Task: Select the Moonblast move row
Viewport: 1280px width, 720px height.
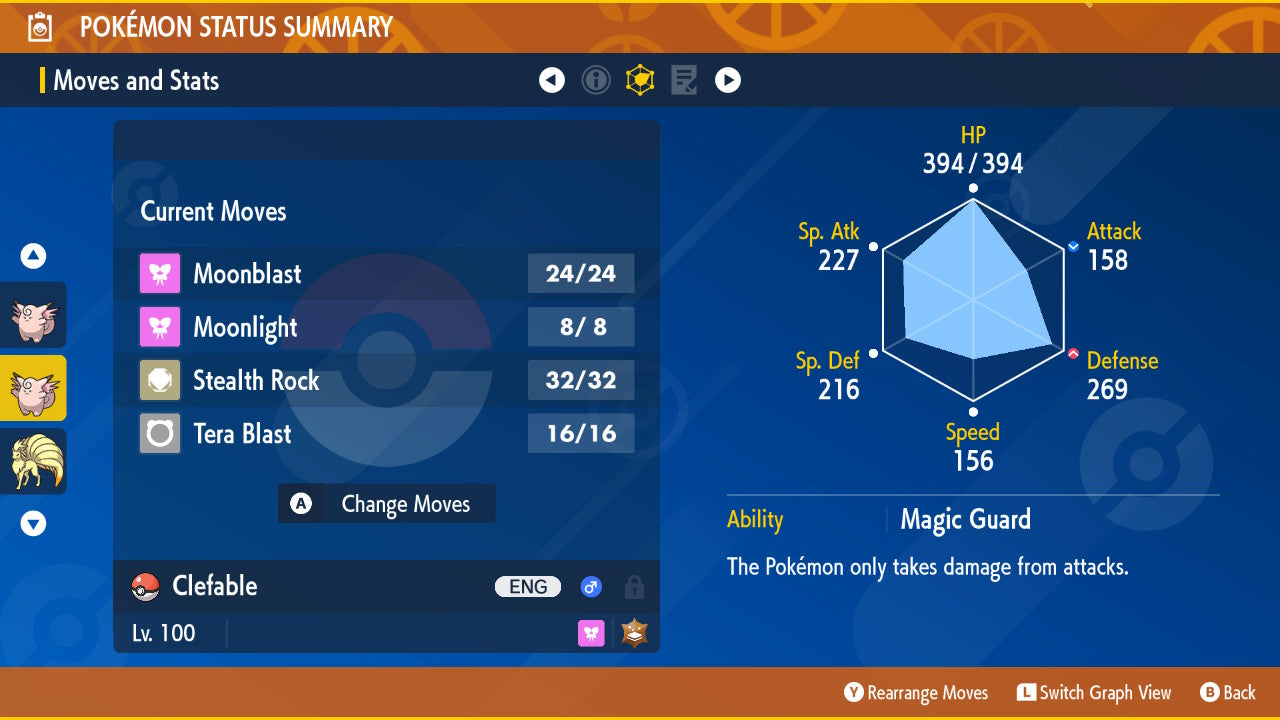Action: pos(386,274)
